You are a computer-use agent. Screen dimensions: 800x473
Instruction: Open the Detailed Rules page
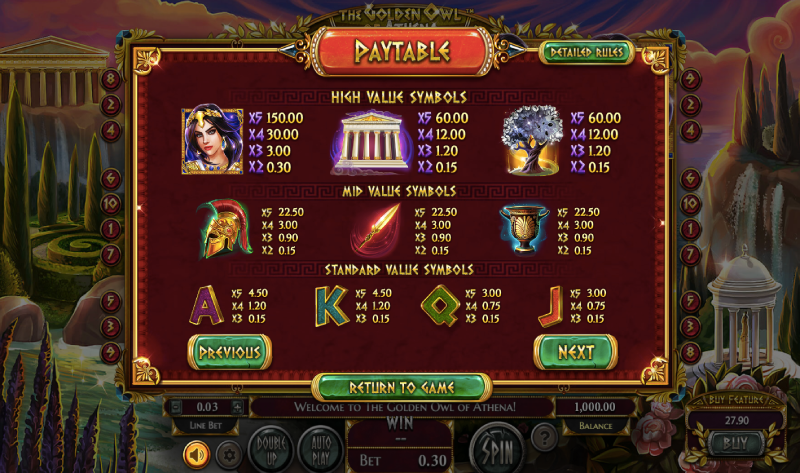tap(586, 53)
